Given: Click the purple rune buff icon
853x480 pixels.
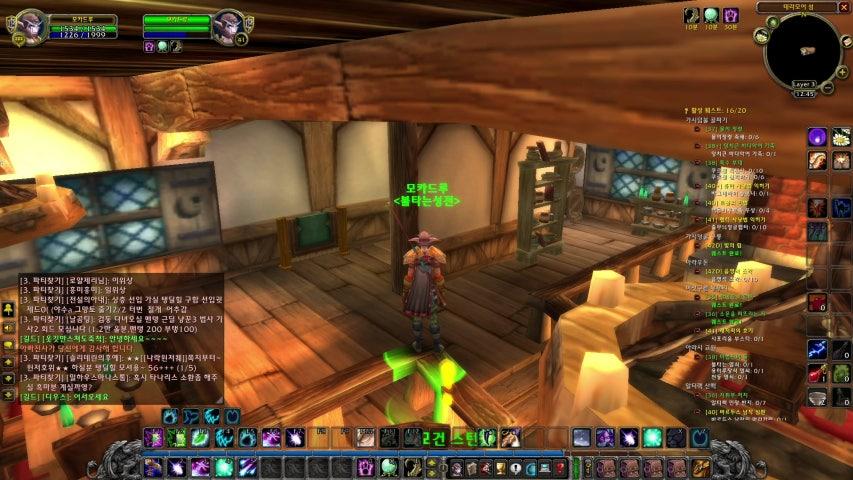Looking at the screenshot, I should click(731, 15).
